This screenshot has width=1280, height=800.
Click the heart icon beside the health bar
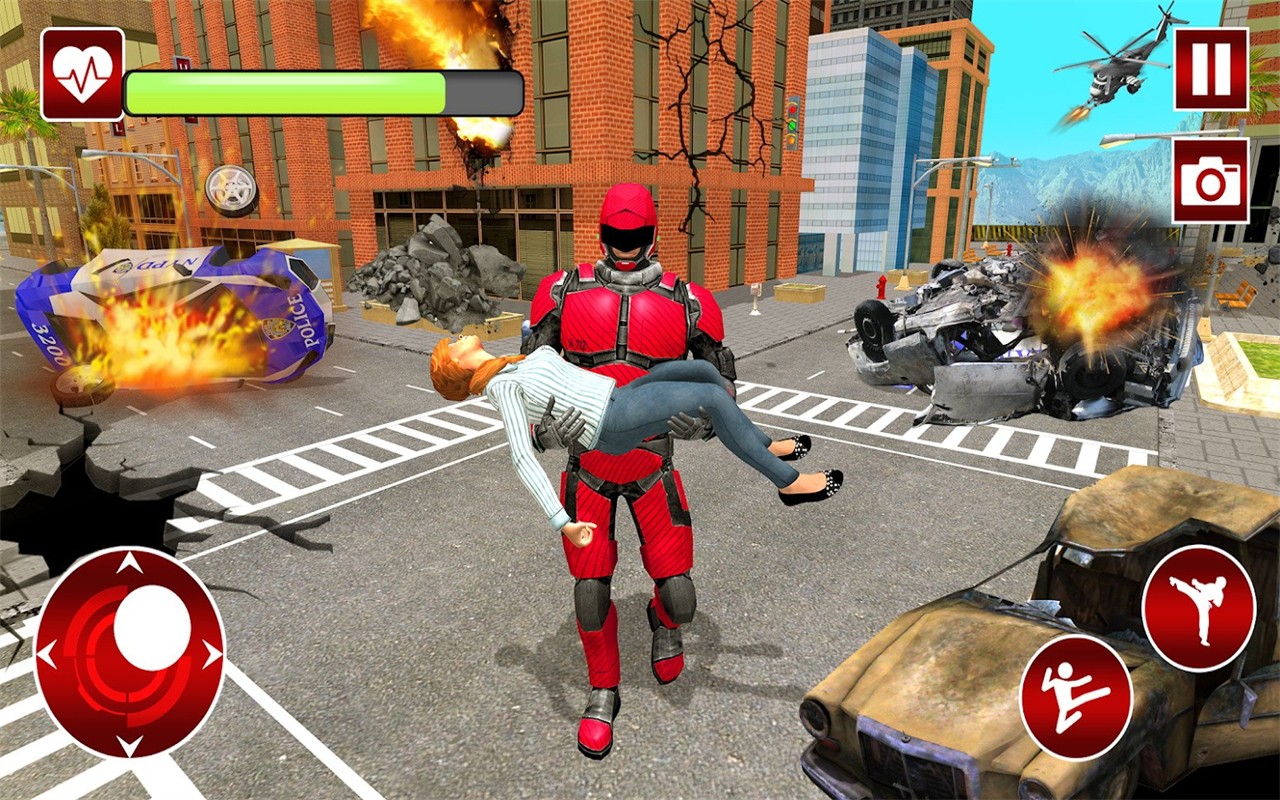click(x=80, y=72)
